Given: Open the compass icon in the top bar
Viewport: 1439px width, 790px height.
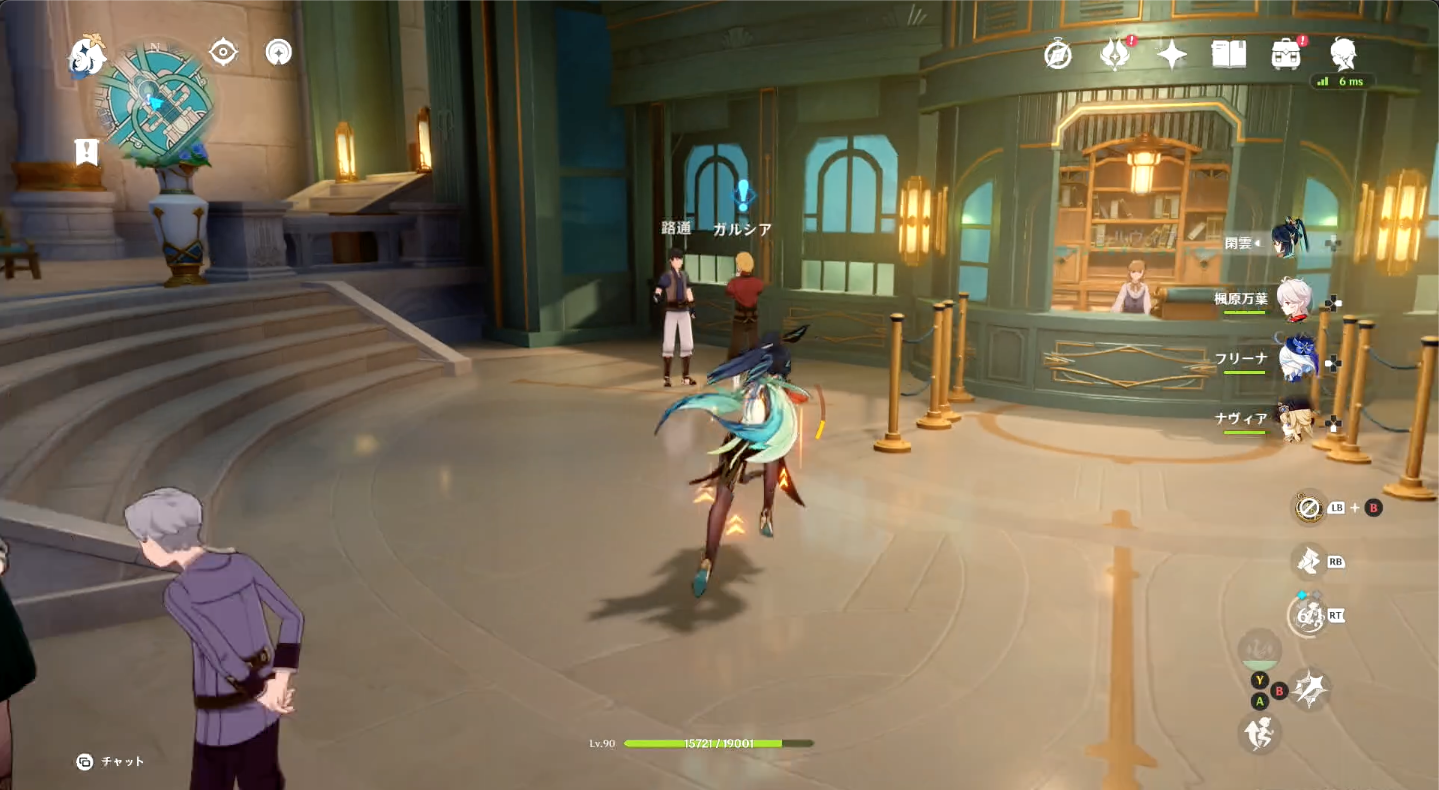Looking at the screenshot, I should (x=1058, y=54).
